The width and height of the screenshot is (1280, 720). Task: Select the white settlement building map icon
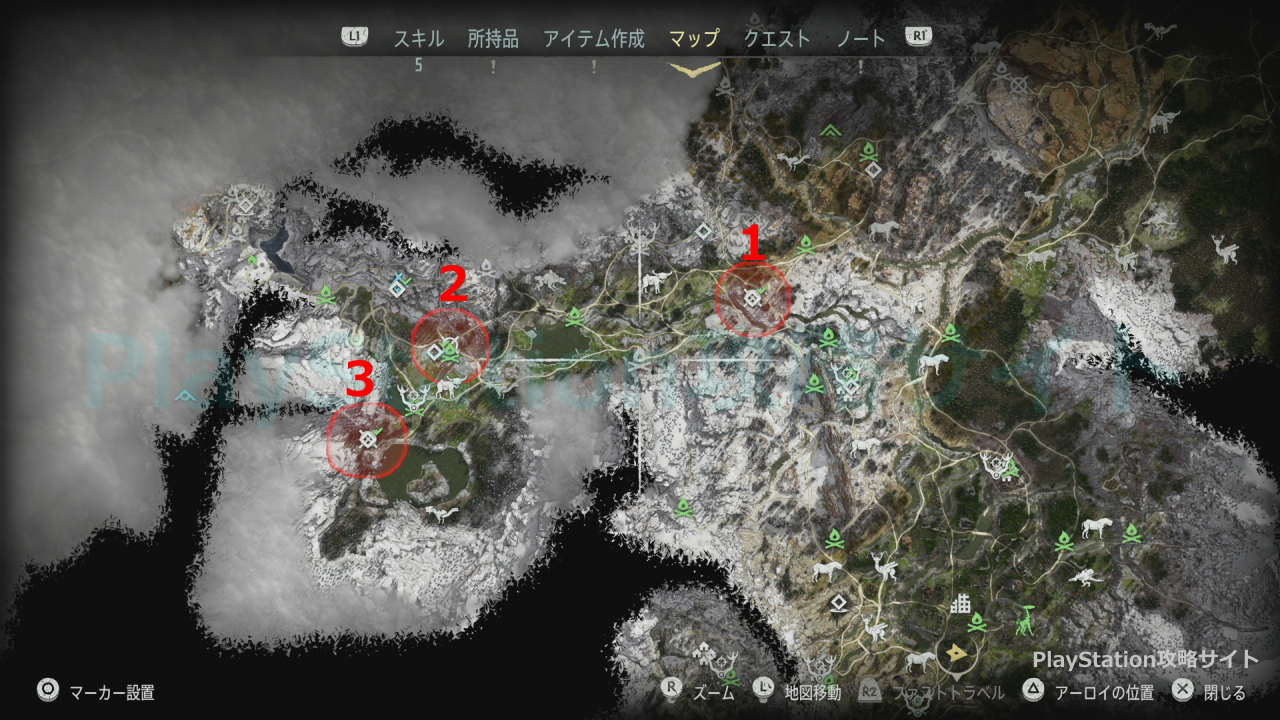pos(961,604)
